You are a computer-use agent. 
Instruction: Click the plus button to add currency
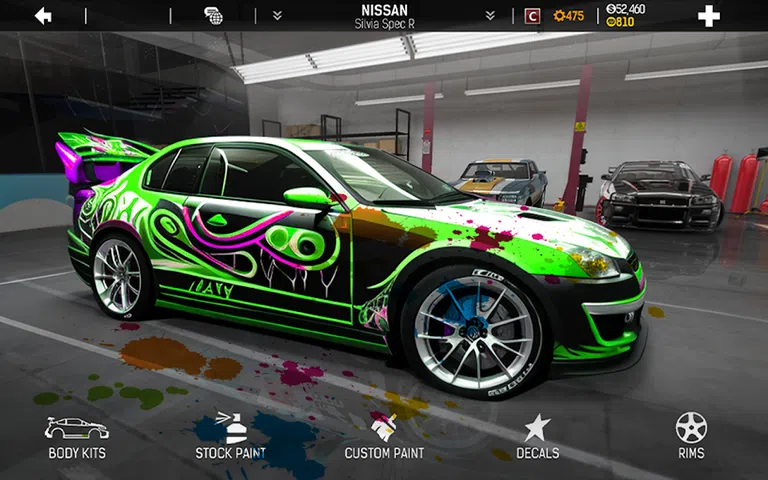coord(708,16)
